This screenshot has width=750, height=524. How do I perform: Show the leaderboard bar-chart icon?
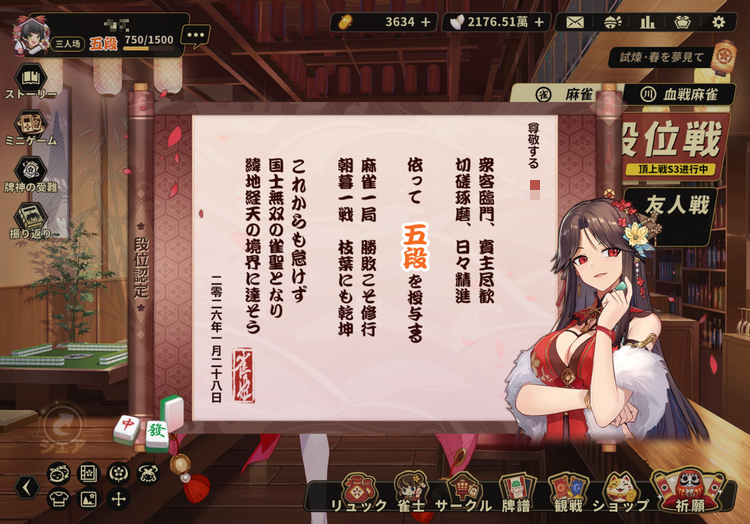coord(647,22)
